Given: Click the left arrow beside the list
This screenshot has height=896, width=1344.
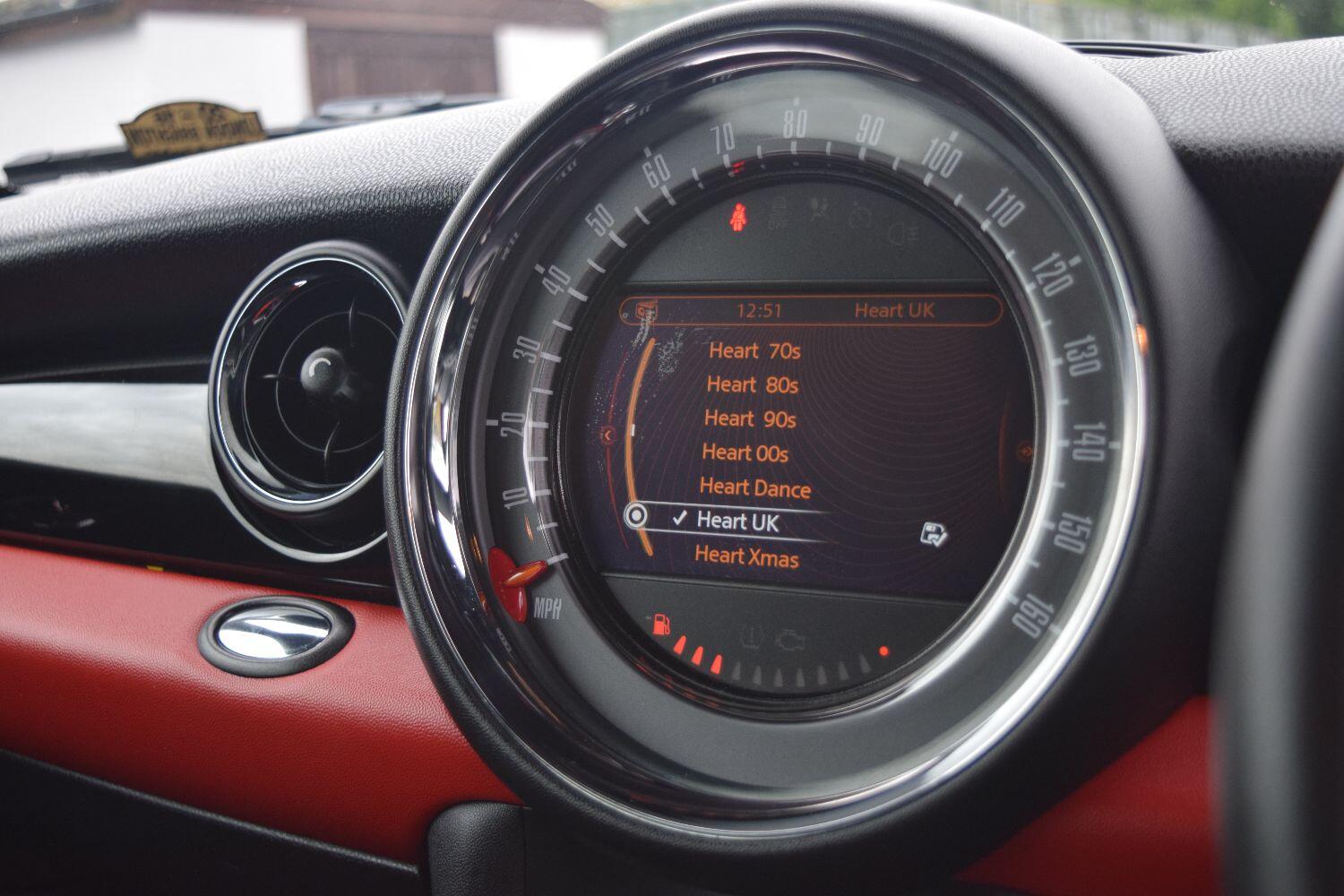Looking at the screenshot, I should click(608, 435).
